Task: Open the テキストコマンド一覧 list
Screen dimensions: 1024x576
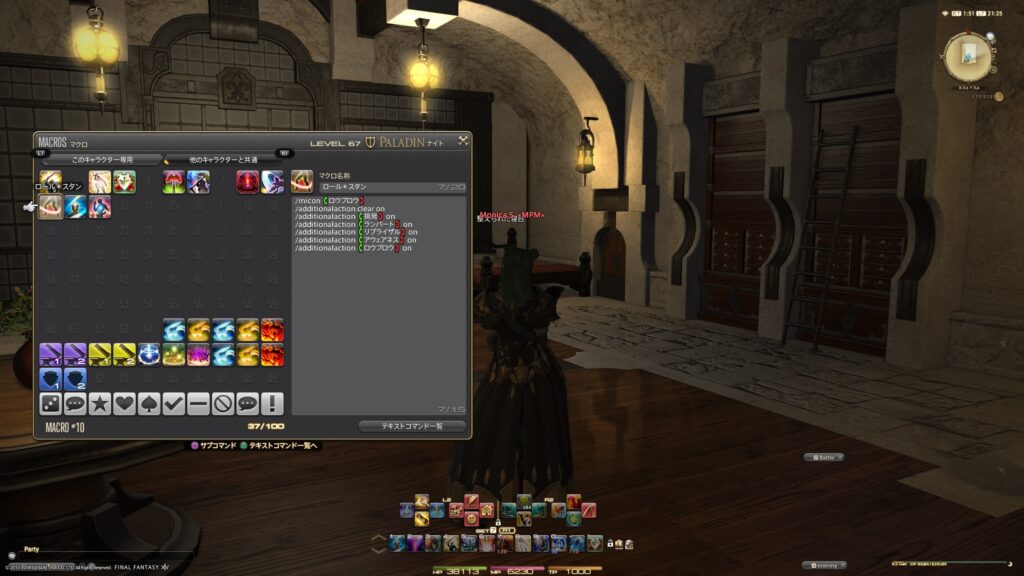Action: pyautogui.click(x=412, y=426)
